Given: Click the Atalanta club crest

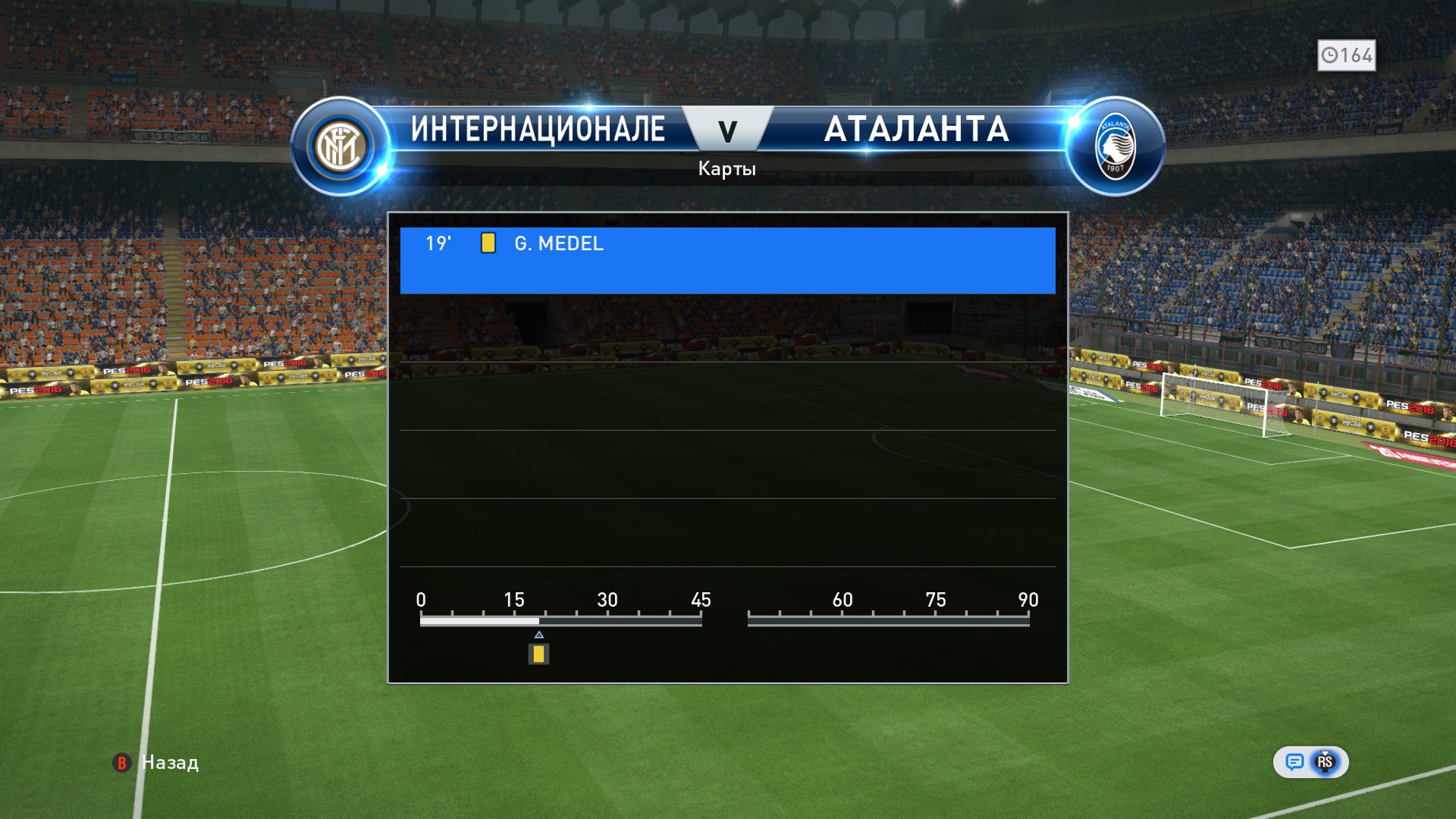Looking at the screenshot, I should (1115, 146).
